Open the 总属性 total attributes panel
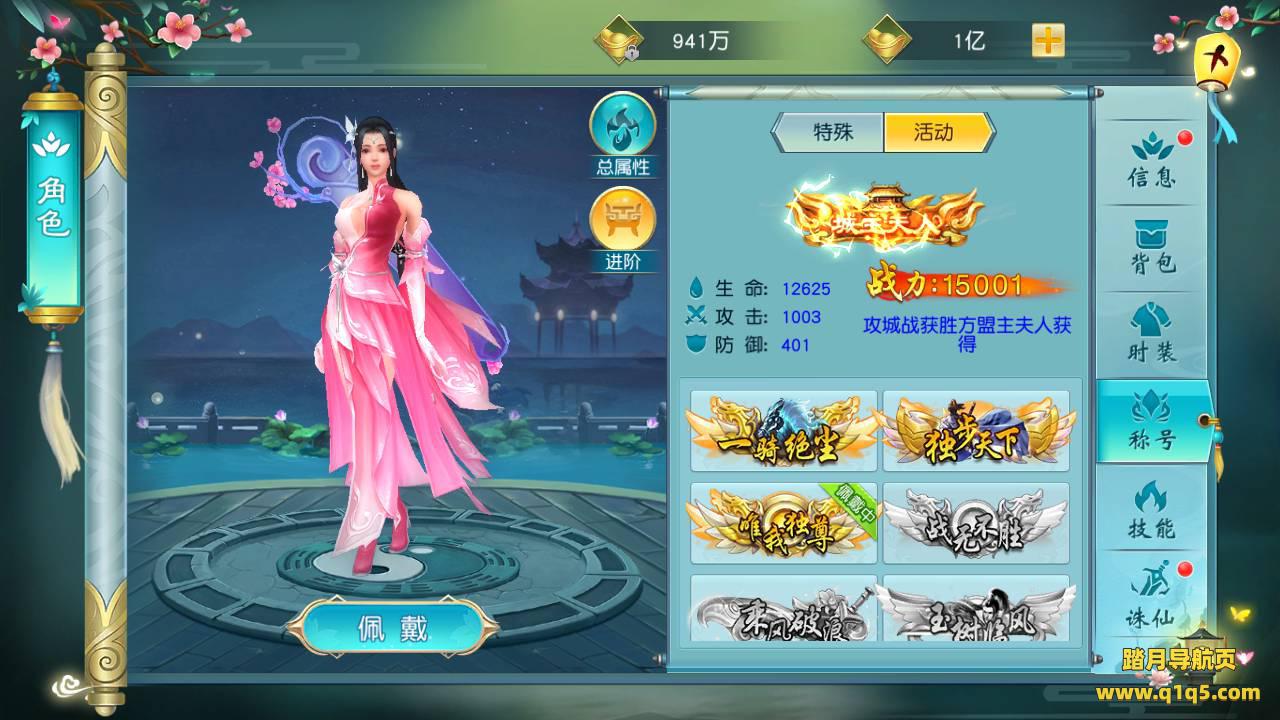Screen dimensions: 1280x720 tap(622, 135)
